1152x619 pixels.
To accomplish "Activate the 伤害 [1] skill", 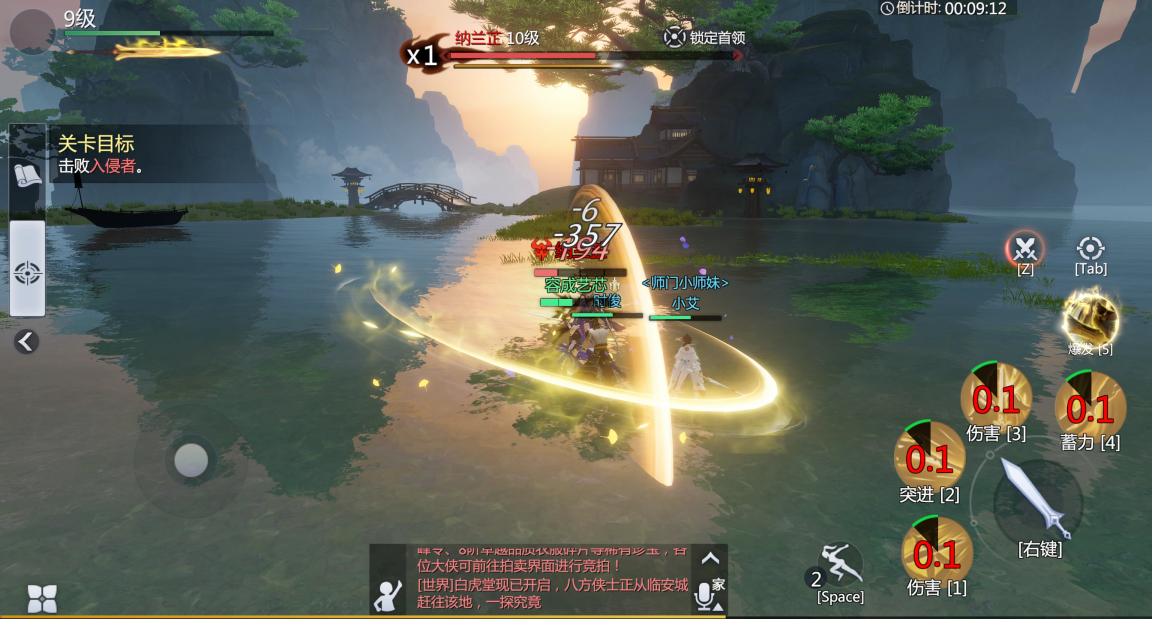I will click(937, 551).
